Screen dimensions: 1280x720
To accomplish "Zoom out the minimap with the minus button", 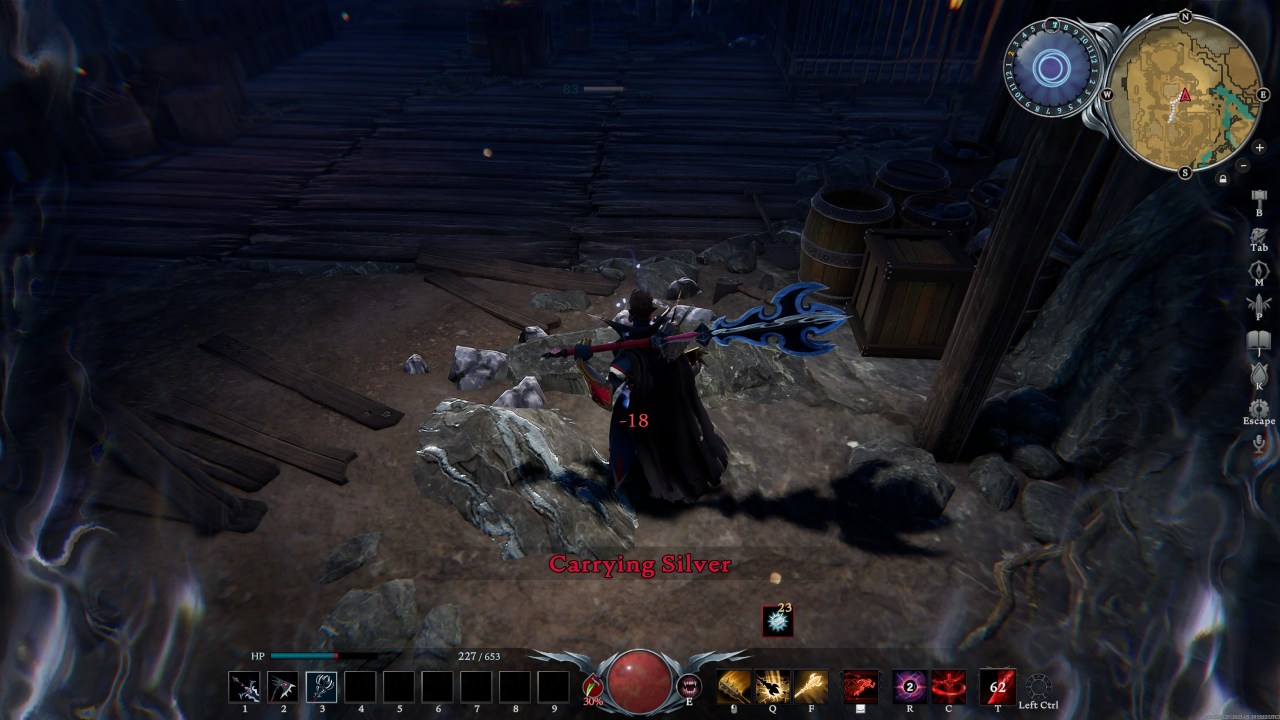I will [x=1243, y=166].
